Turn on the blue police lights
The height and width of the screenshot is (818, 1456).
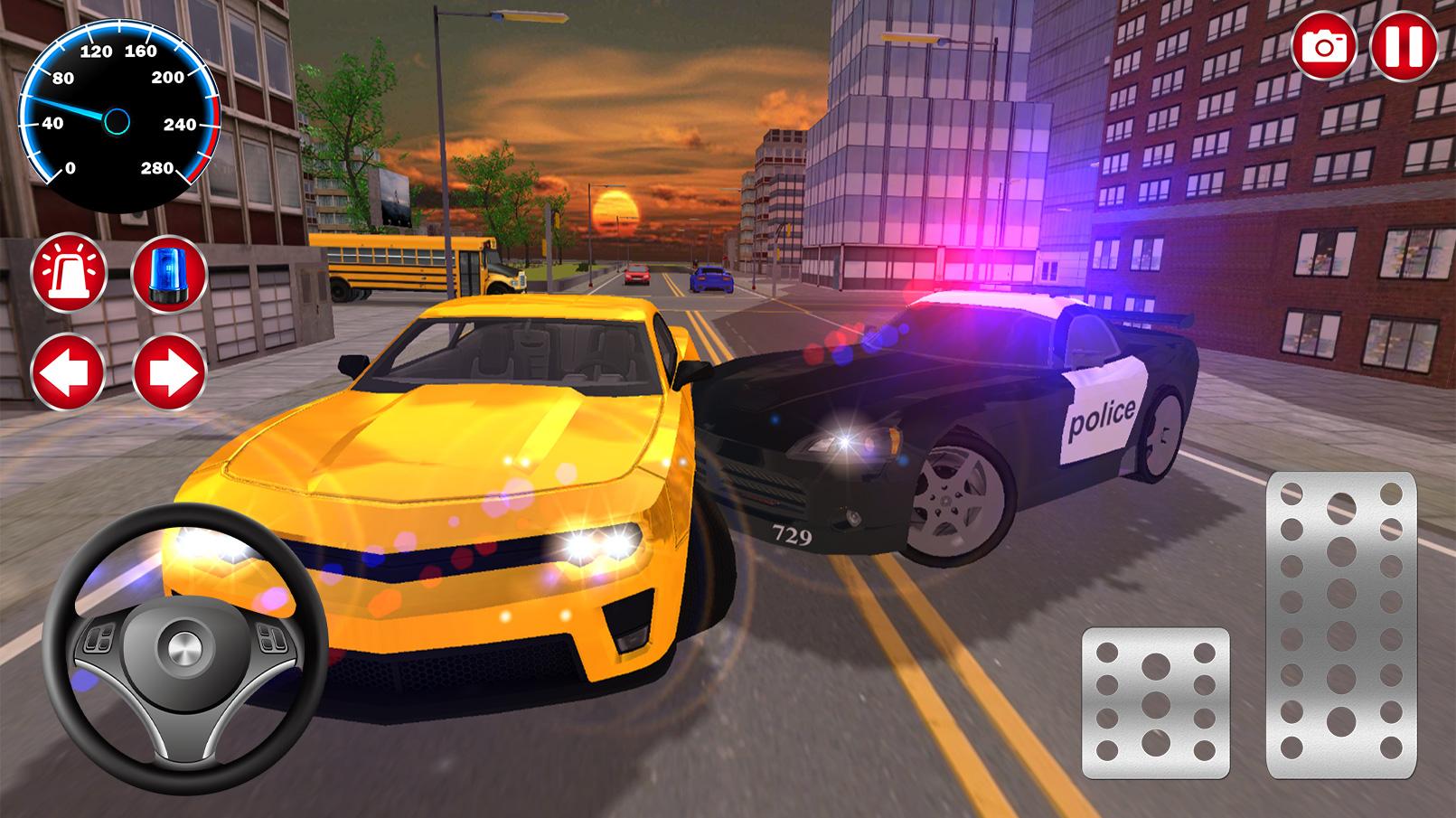tap(167, 271)
